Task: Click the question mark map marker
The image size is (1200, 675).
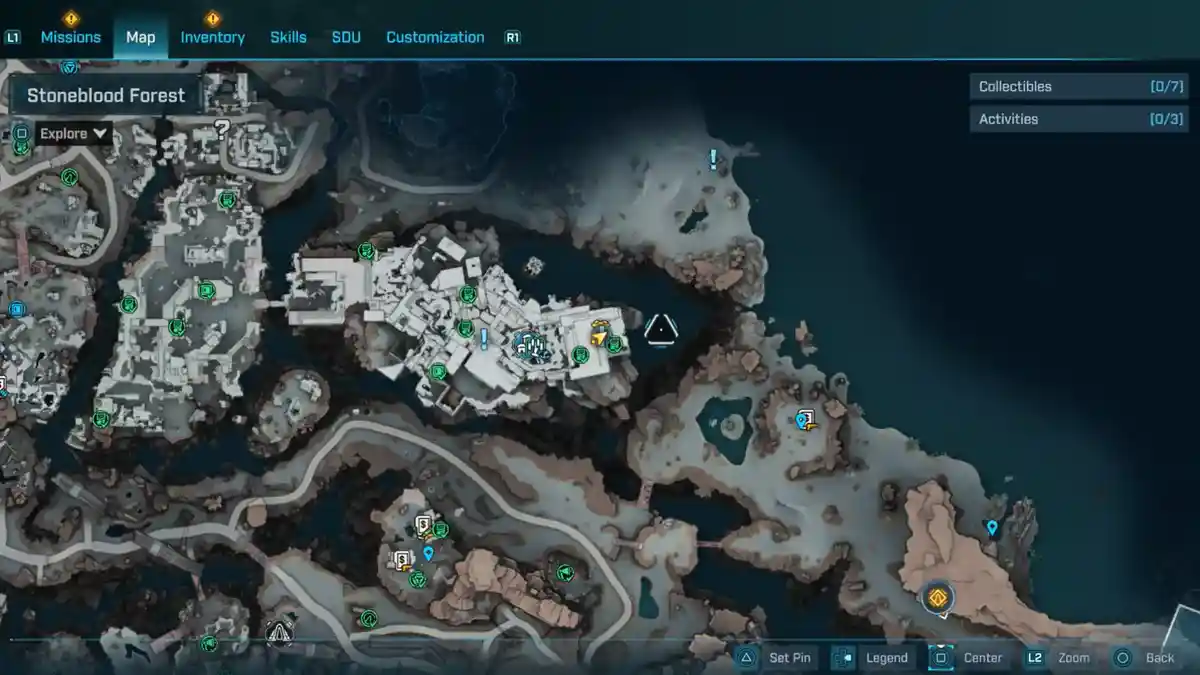Action: point(222,128)
